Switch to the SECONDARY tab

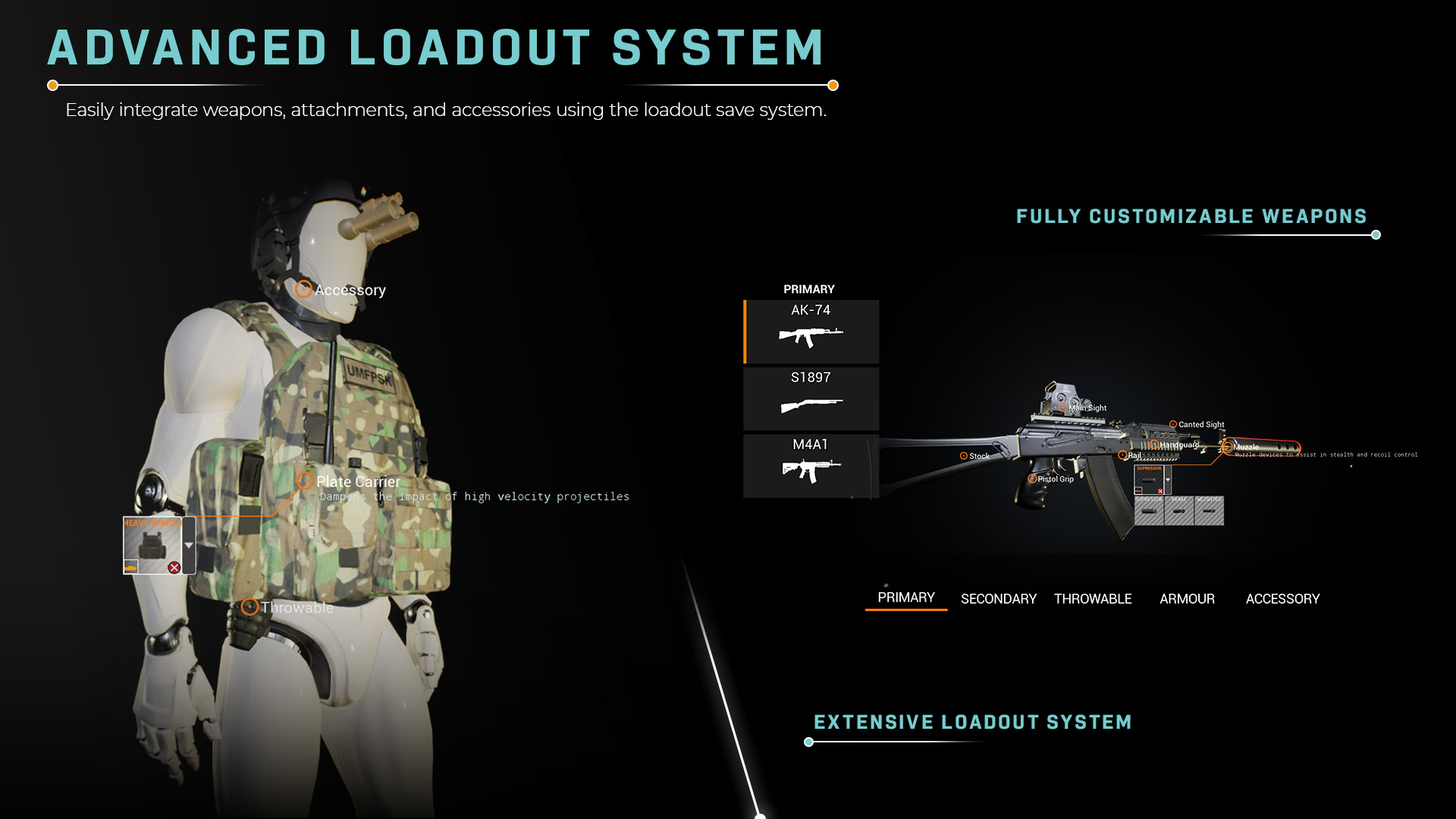click(x=998, y=599)
